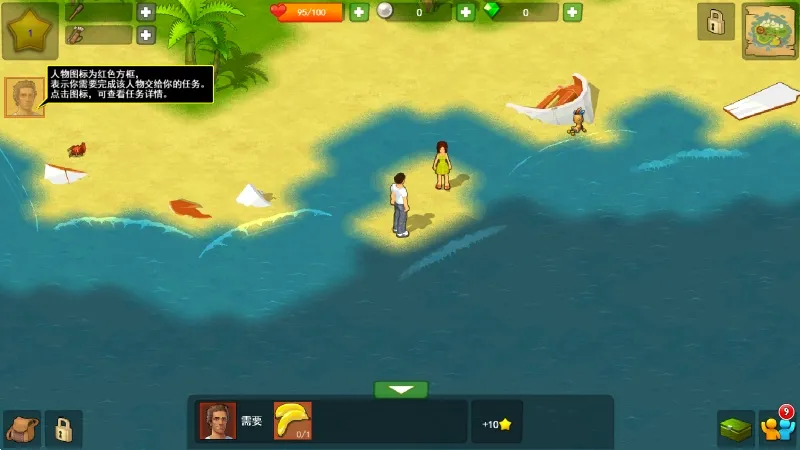Select the banana requirement in the quest bar
Image resolution: width=800 pixels, height=450 pixels.
[x=293, y=421]
